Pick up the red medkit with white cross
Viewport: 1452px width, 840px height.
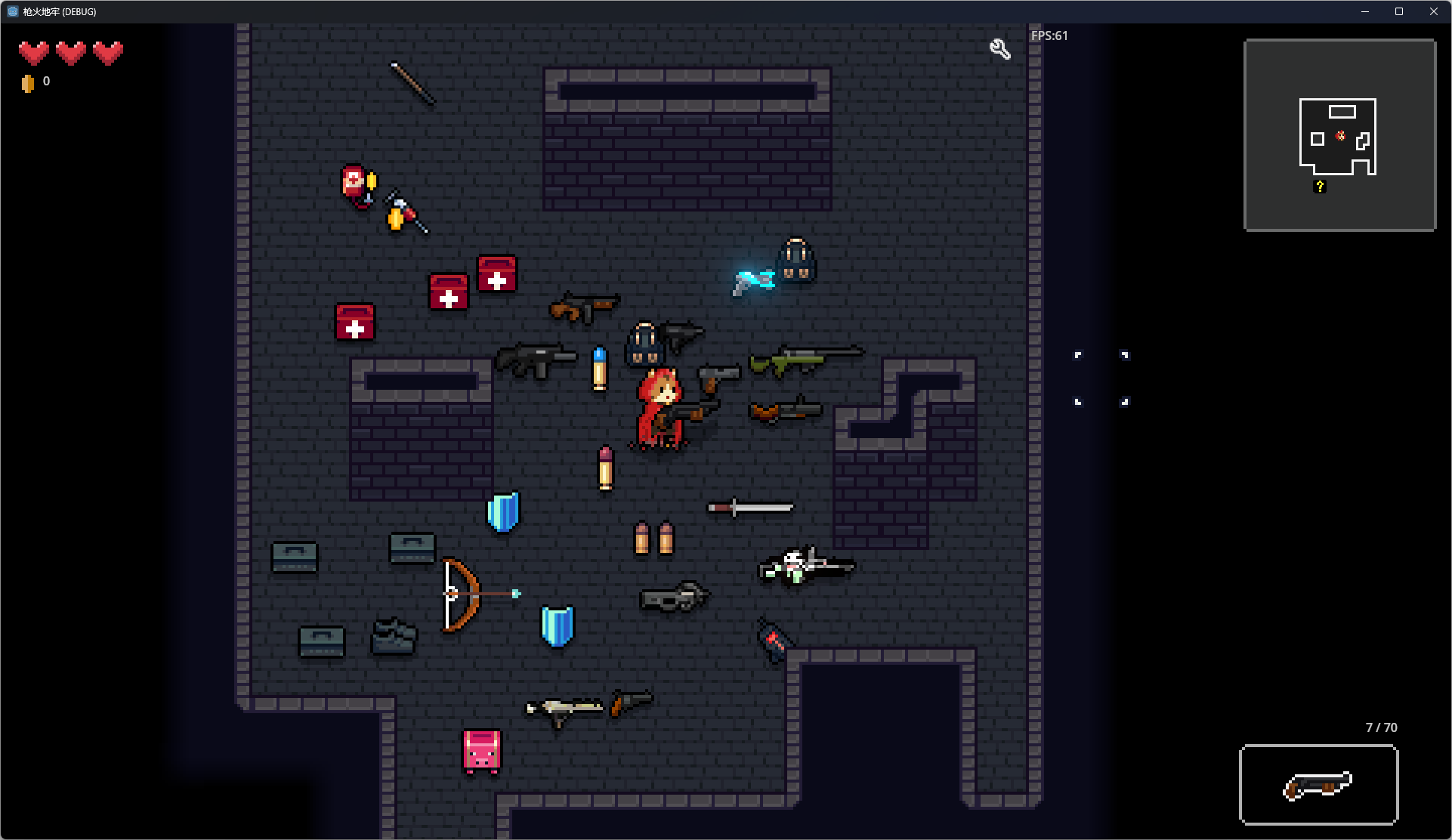(354, 324)
